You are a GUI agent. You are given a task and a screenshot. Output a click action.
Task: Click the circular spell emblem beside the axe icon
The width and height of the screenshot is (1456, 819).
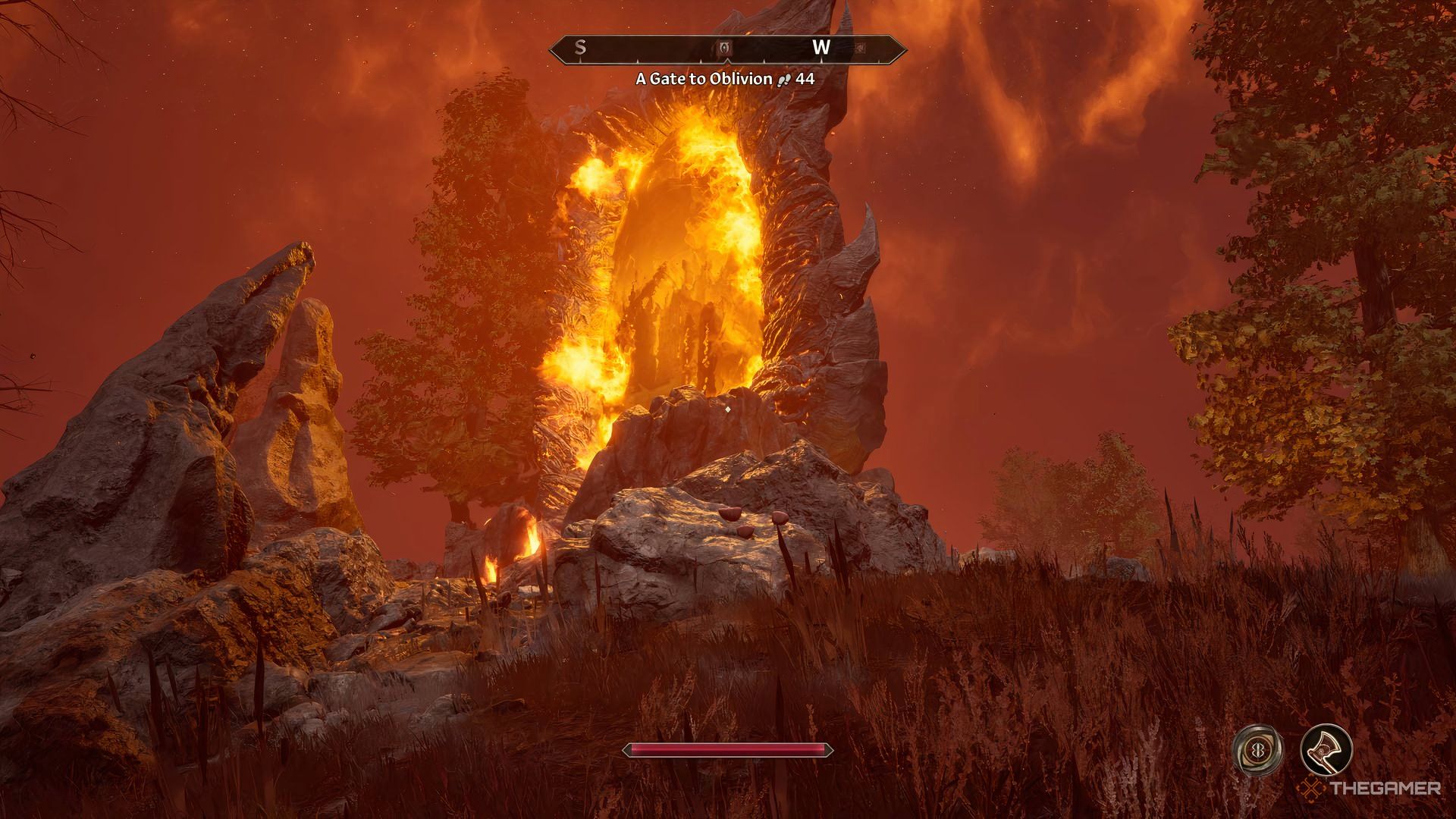click(1257, 748)
